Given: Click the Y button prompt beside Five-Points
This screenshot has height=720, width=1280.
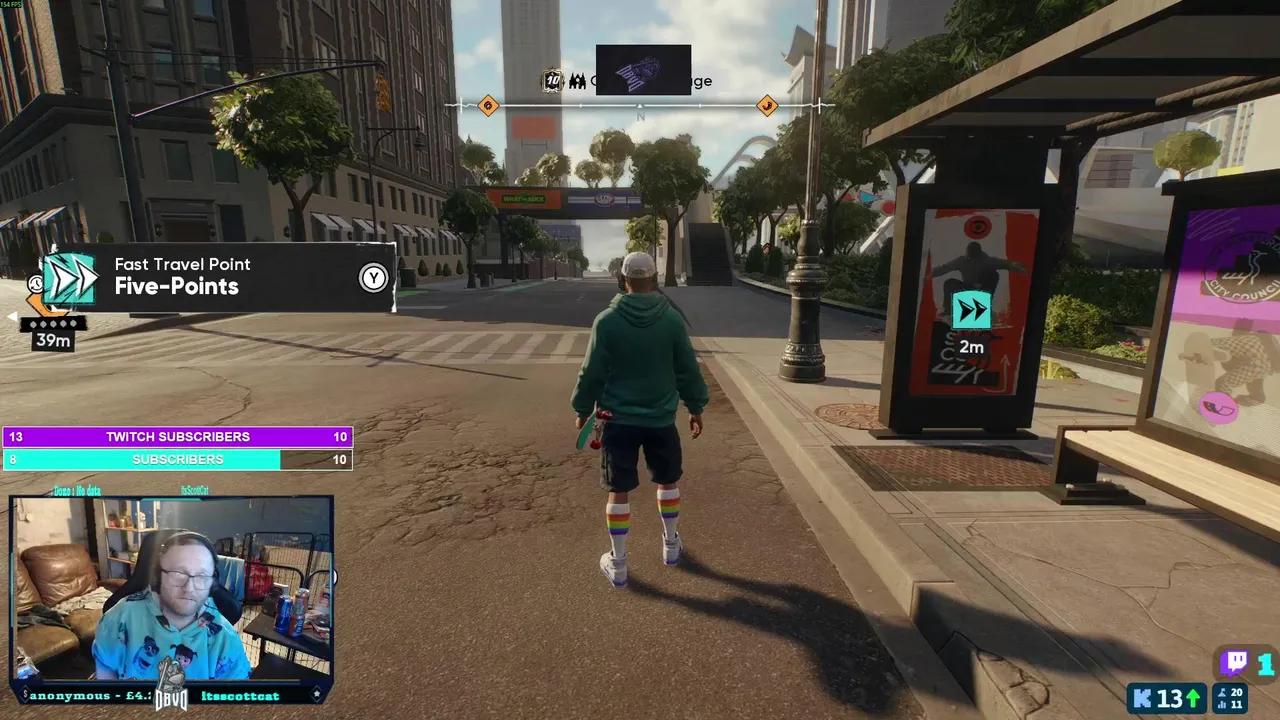Looking at the screenshot, I should point(373,278).
